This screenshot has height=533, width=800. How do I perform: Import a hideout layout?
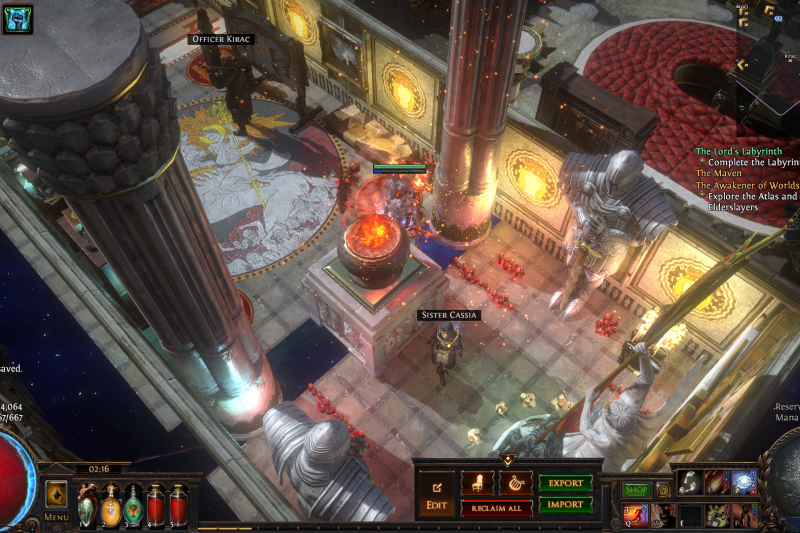click(x=565, y=505)
